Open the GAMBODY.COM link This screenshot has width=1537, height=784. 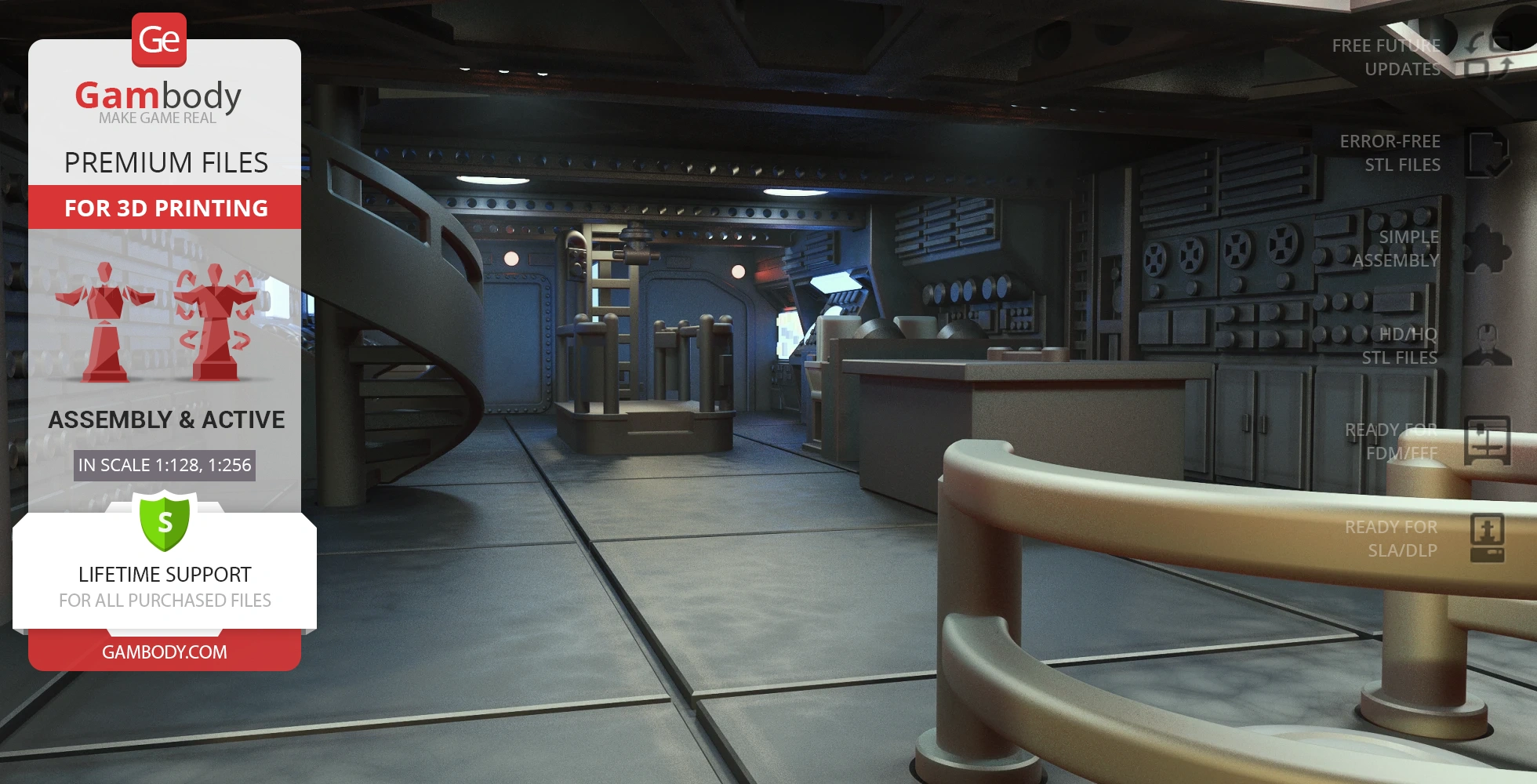click(x=165, y=652)
